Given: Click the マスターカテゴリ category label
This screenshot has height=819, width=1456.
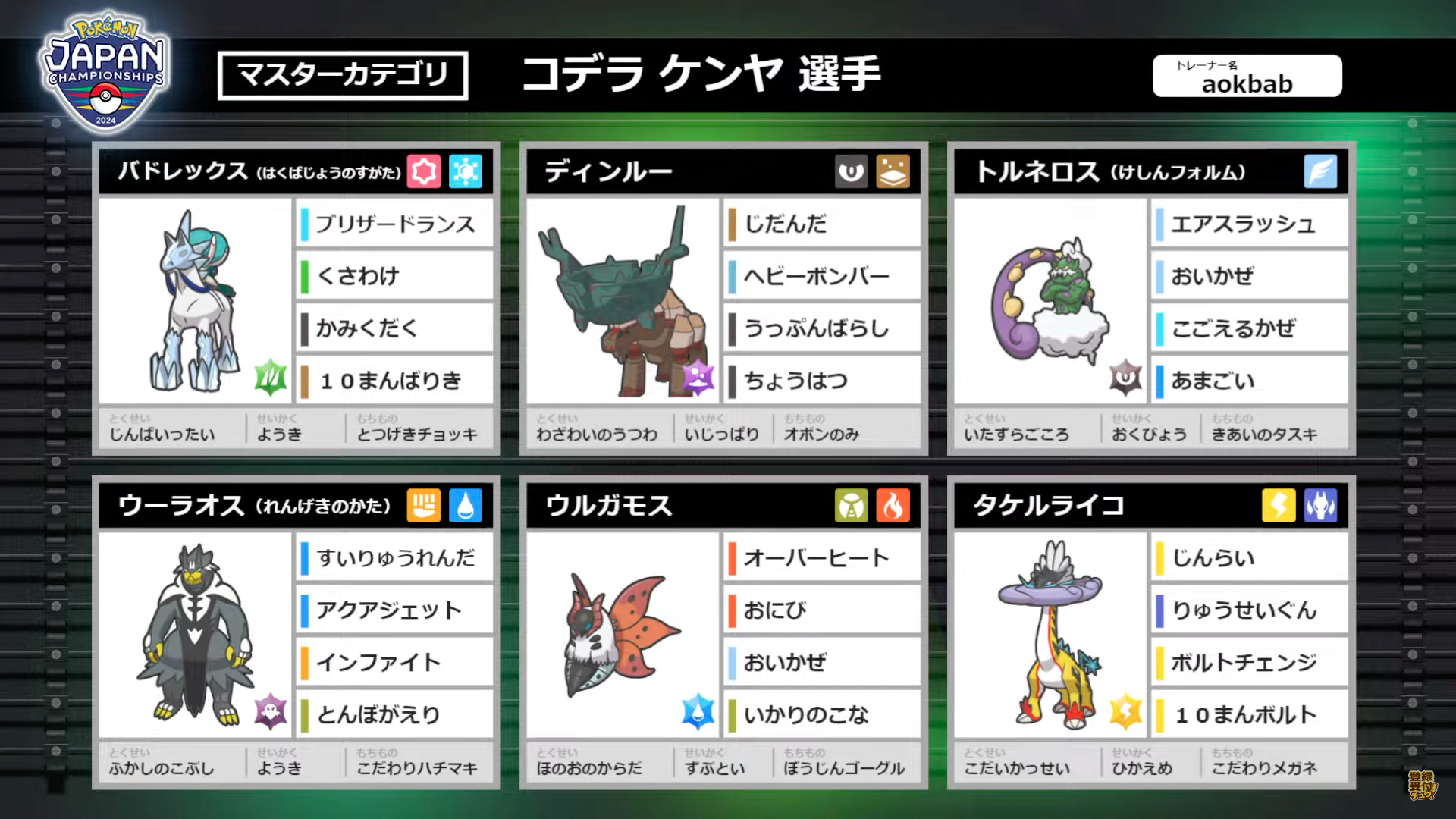Looking at the screenshot, I should tap(343, 75).
